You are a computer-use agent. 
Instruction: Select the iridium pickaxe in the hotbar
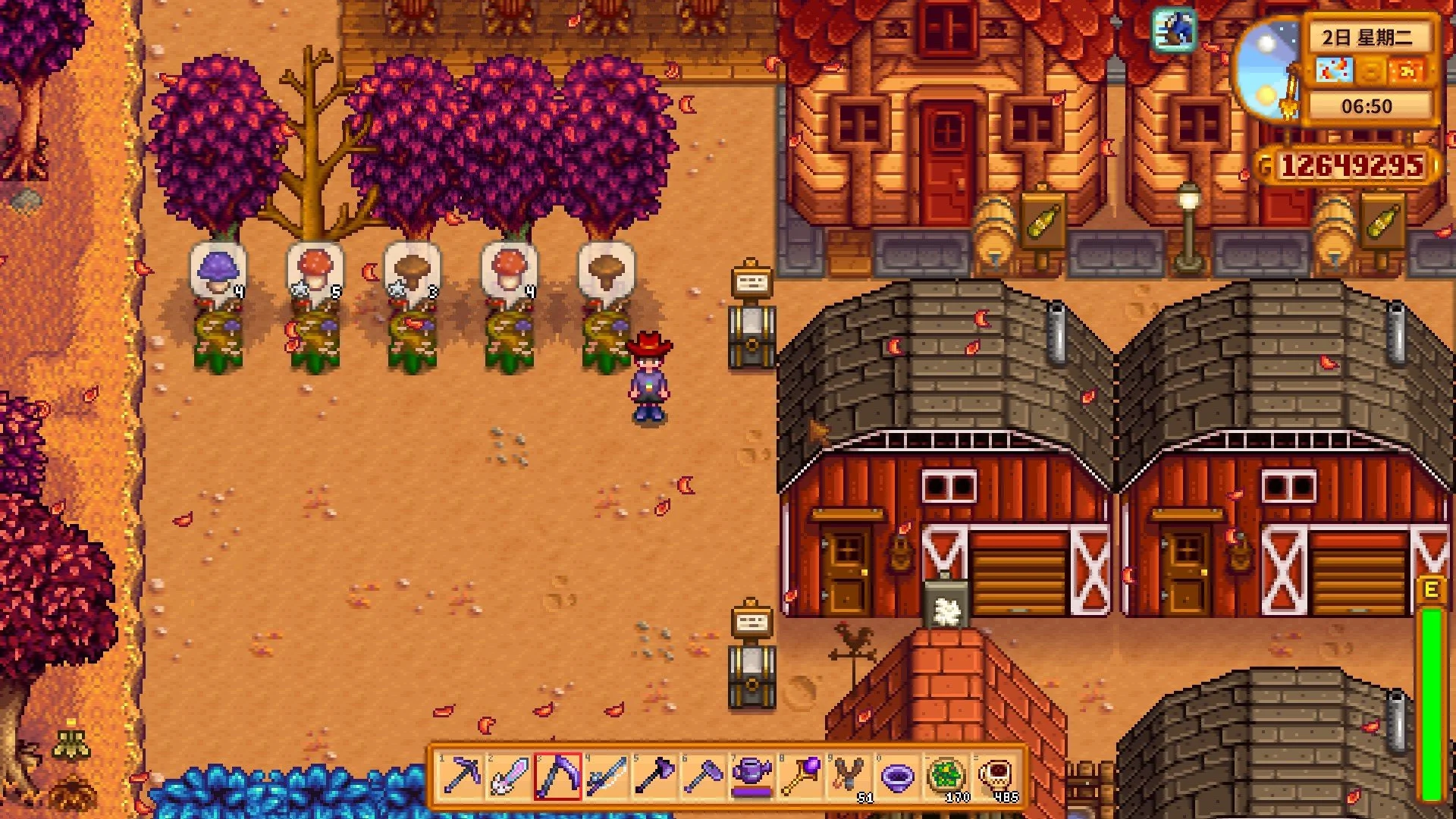point(461,777)
